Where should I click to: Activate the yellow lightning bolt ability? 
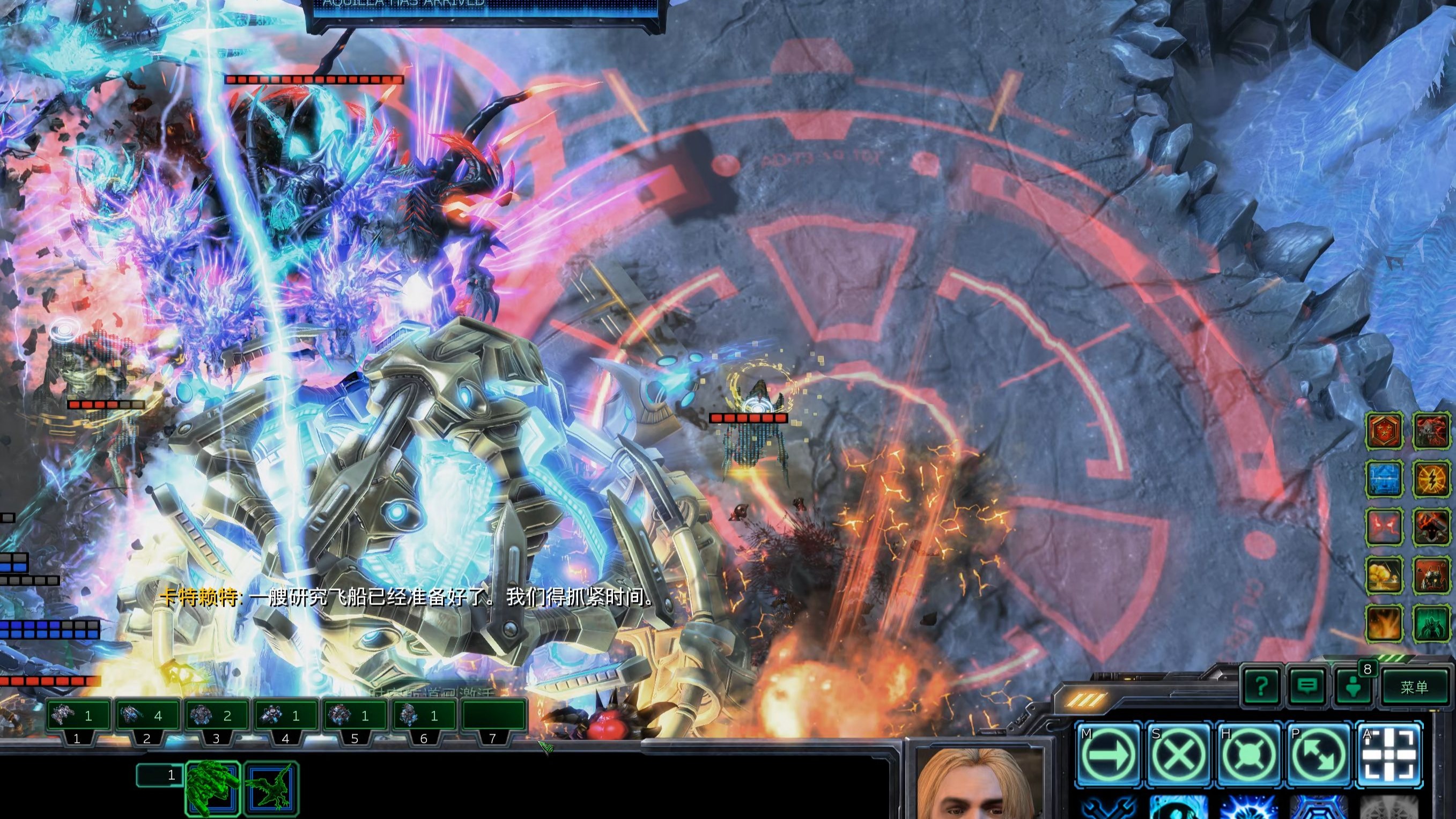click(1432, 479)
